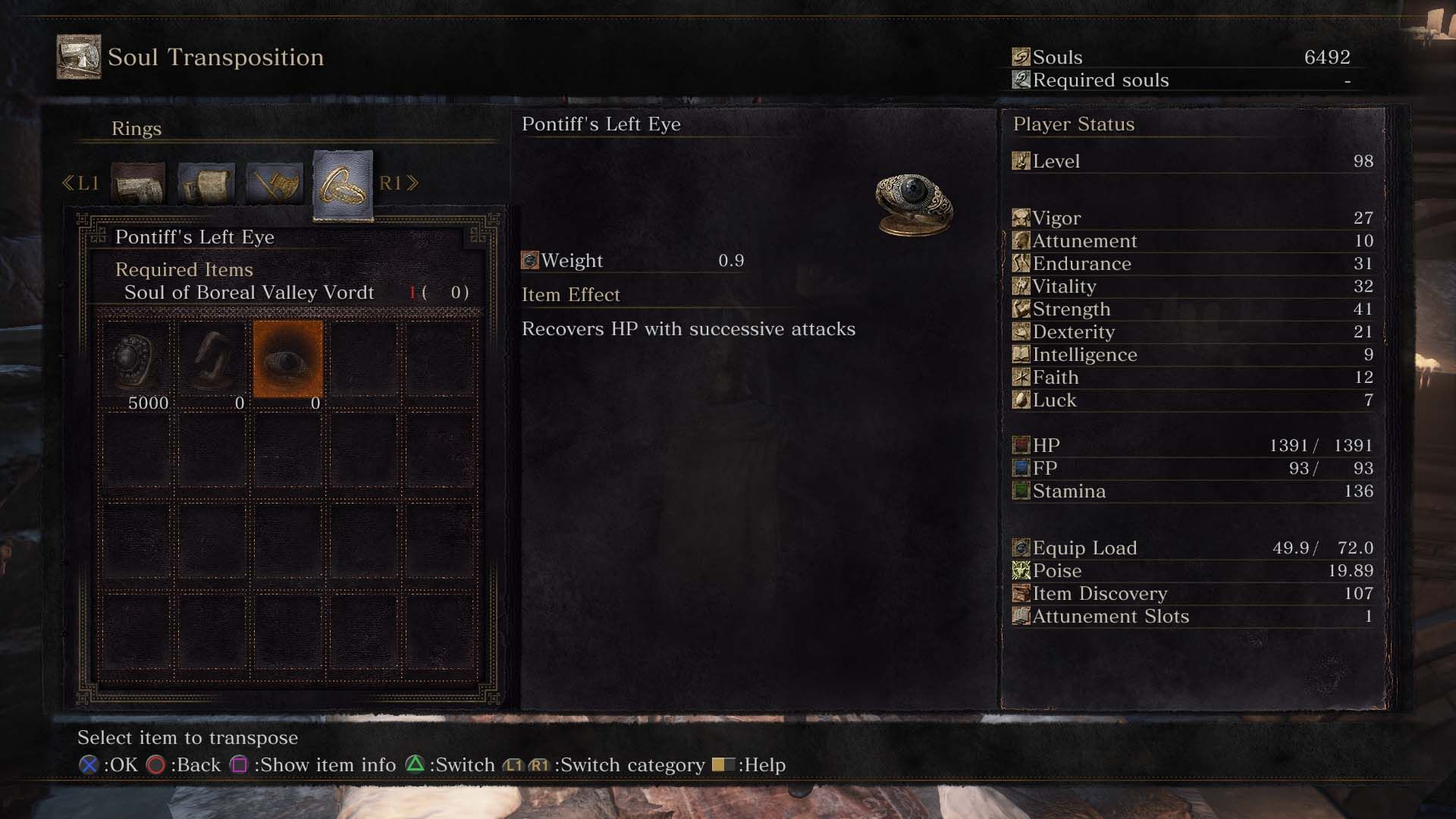Click the circle Back button icon
This screenshot has height=819, width=1456.
[155, 765]
